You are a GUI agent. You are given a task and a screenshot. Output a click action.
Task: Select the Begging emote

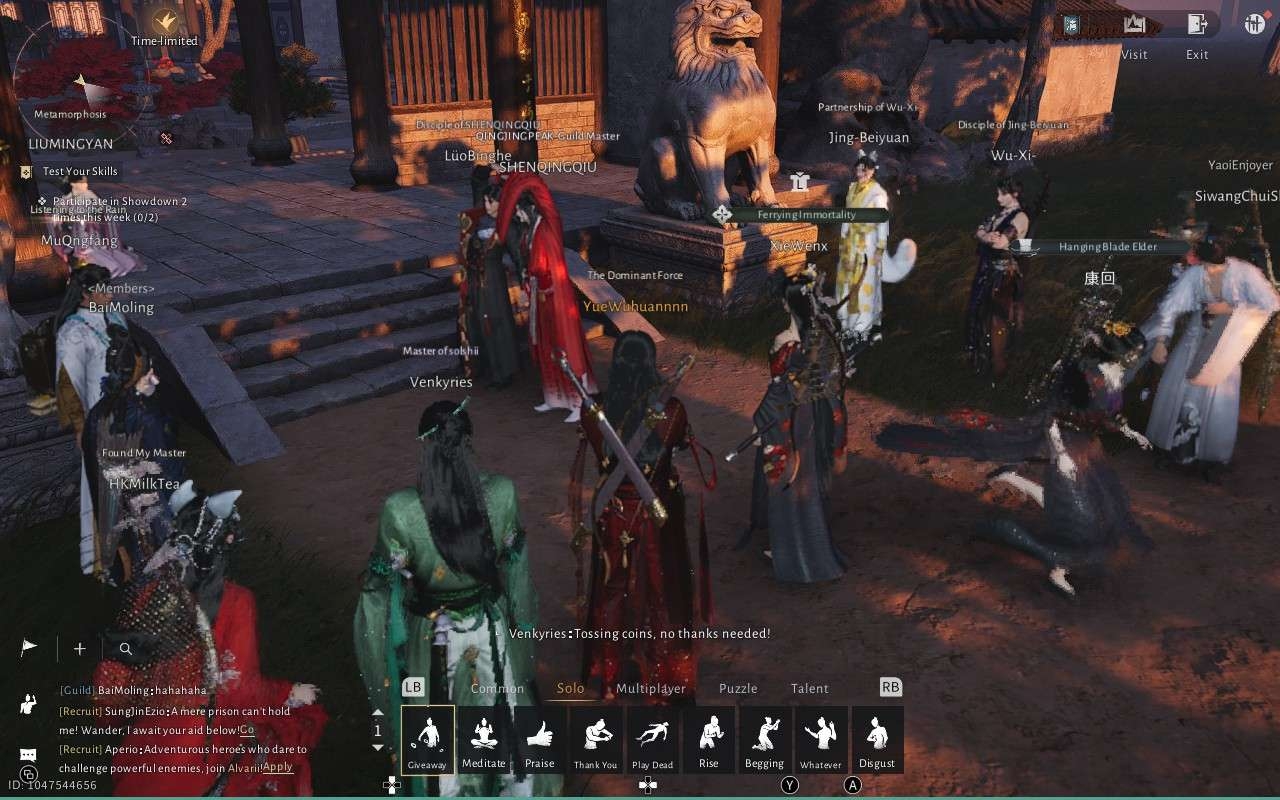pos(765,740)
